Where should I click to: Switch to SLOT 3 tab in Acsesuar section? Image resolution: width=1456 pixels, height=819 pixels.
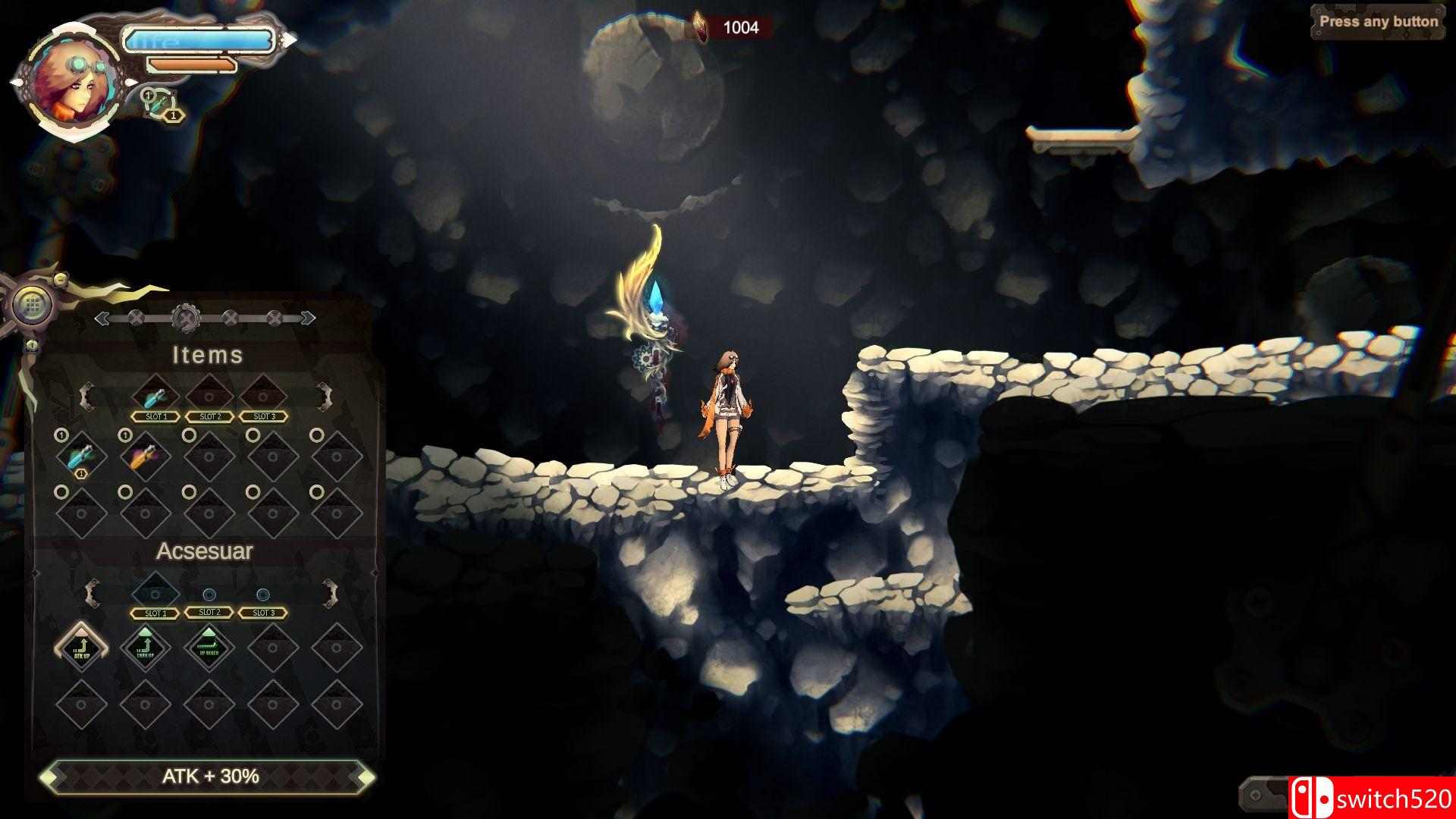coord(264,613)
